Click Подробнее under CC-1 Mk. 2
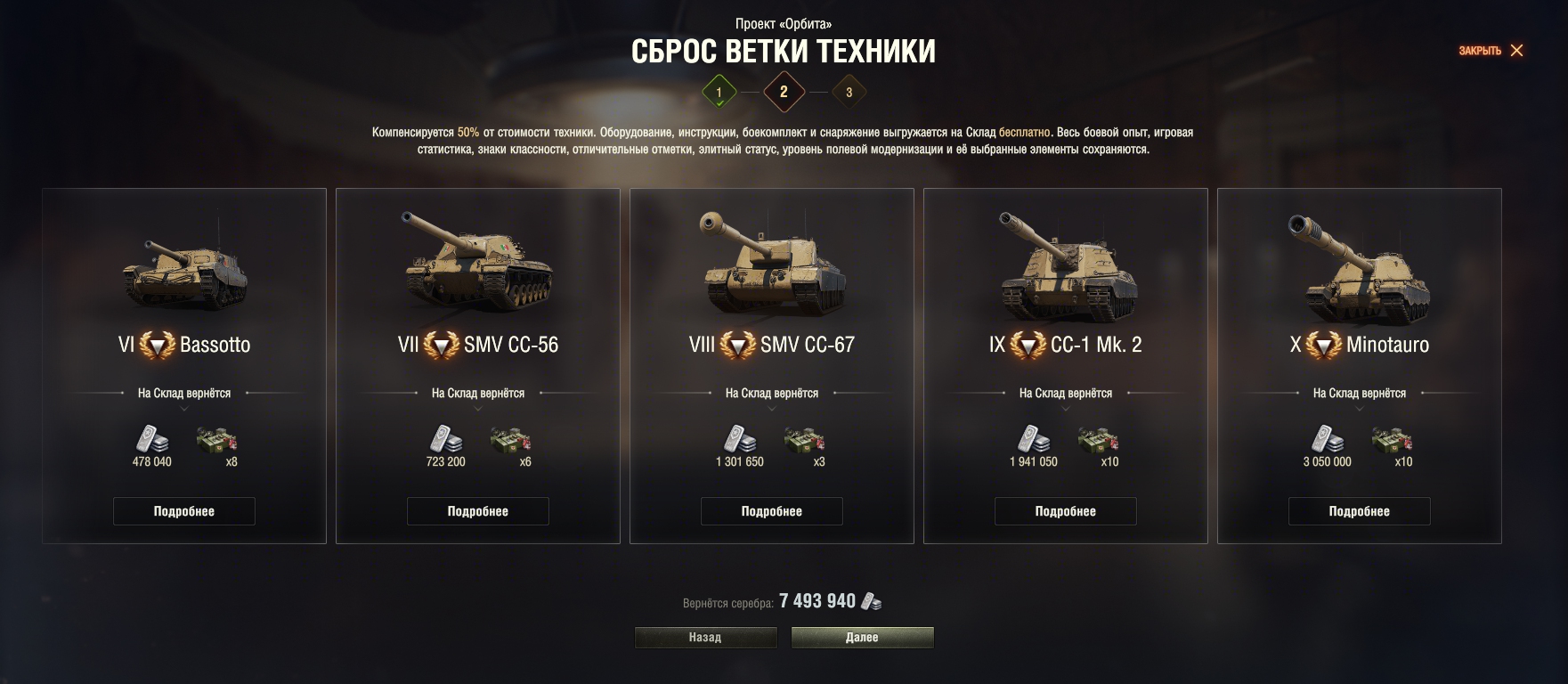Screen dimensions: 1568x684 click(1066, 511)
